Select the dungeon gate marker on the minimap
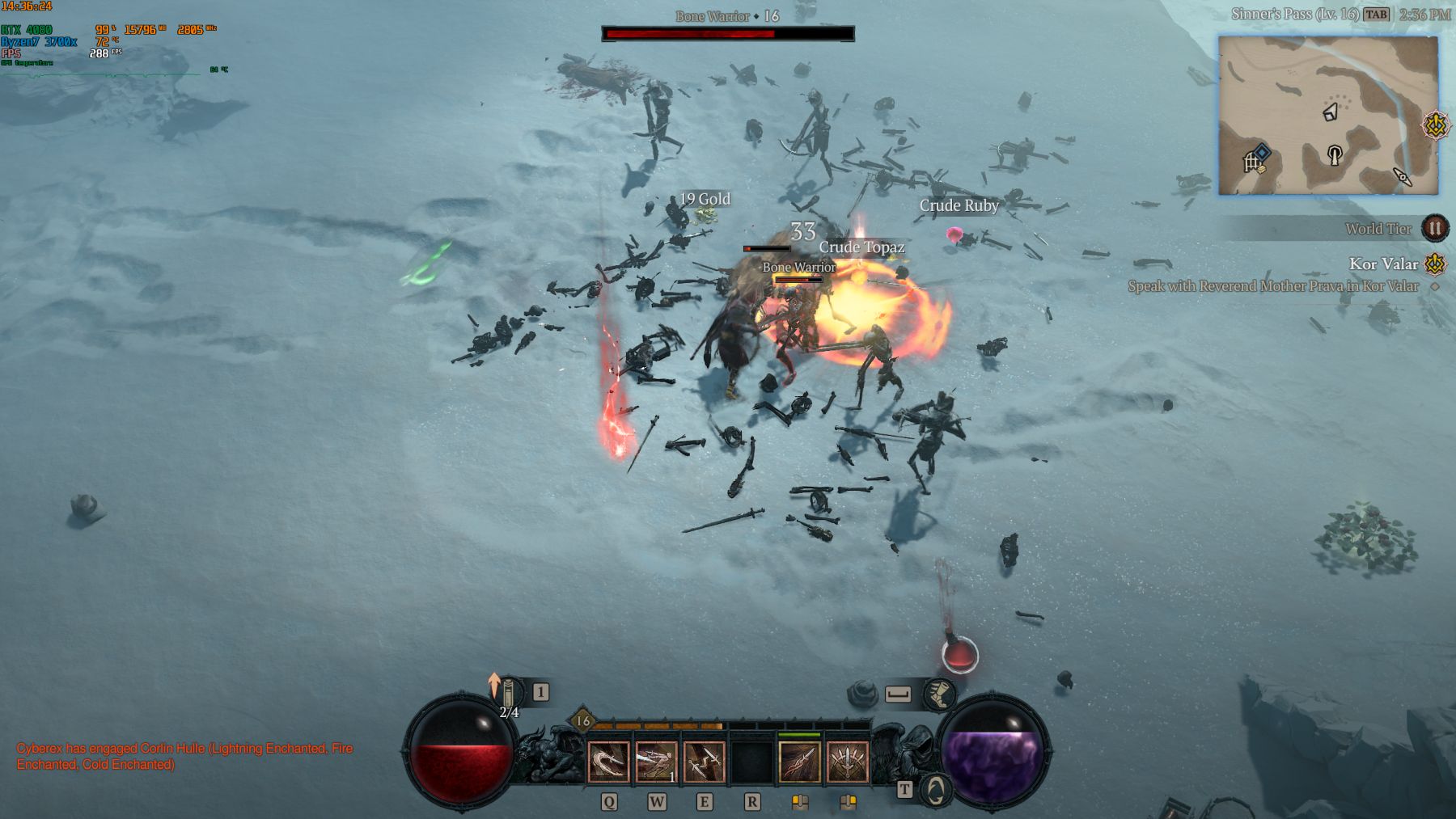1456x819 pixels. click(1254, 159)
